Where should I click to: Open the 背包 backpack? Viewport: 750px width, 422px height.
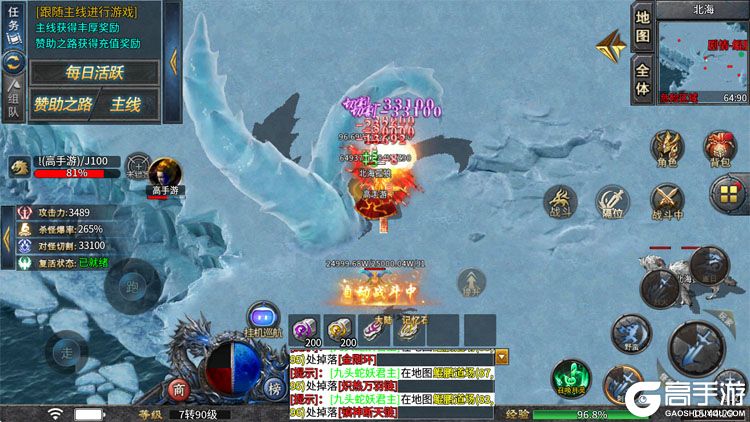719,148
